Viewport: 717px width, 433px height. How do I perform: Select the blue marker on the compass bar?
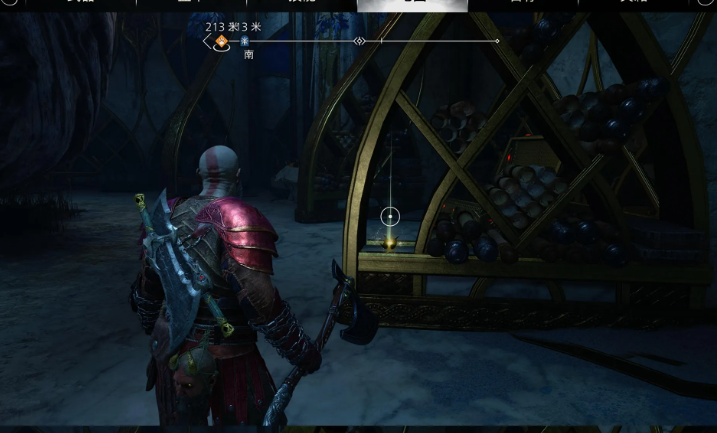pos(245,42)
